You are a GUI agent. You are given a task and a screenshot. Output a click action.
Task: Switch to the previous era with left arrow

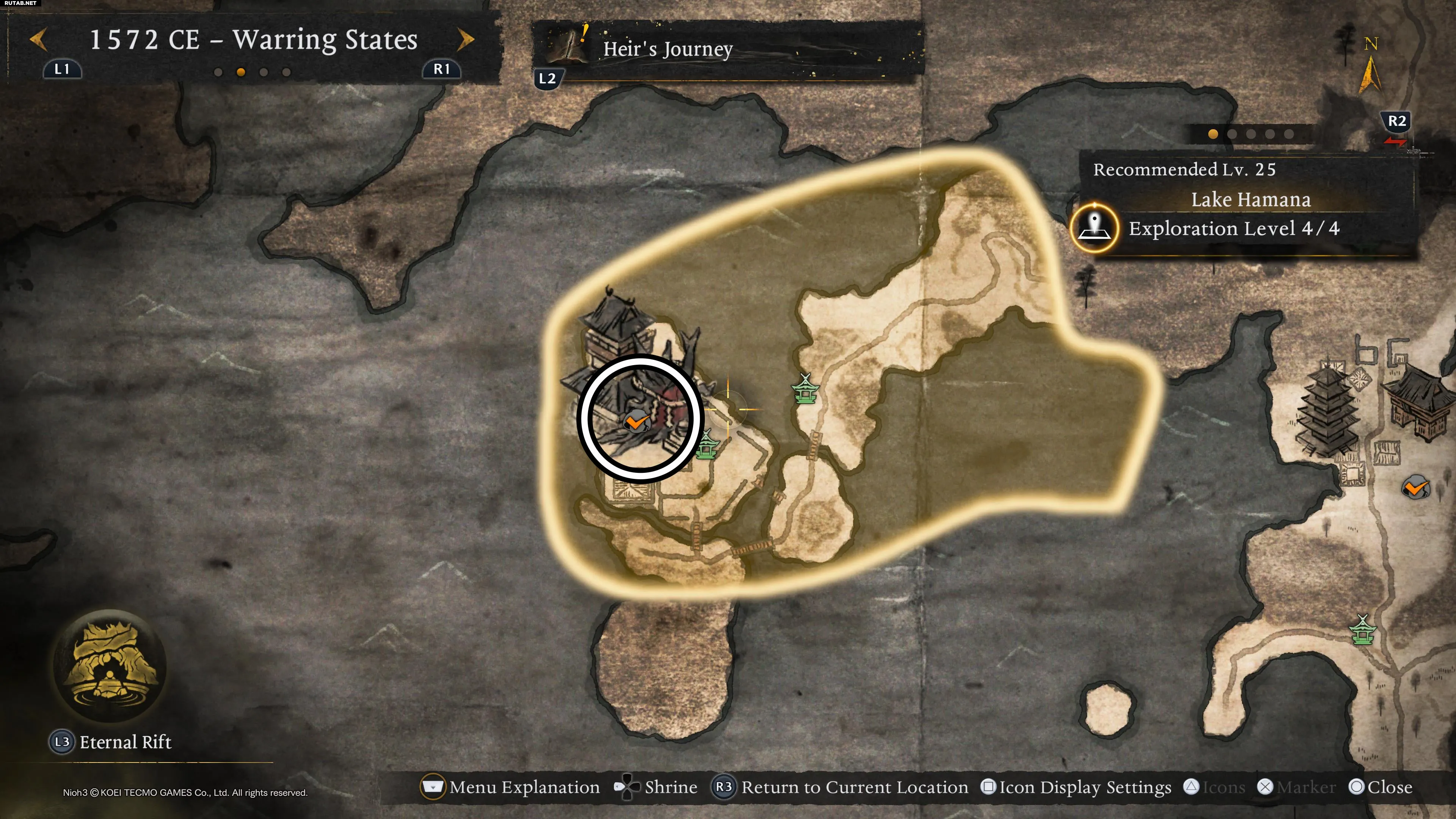[38, 40]
